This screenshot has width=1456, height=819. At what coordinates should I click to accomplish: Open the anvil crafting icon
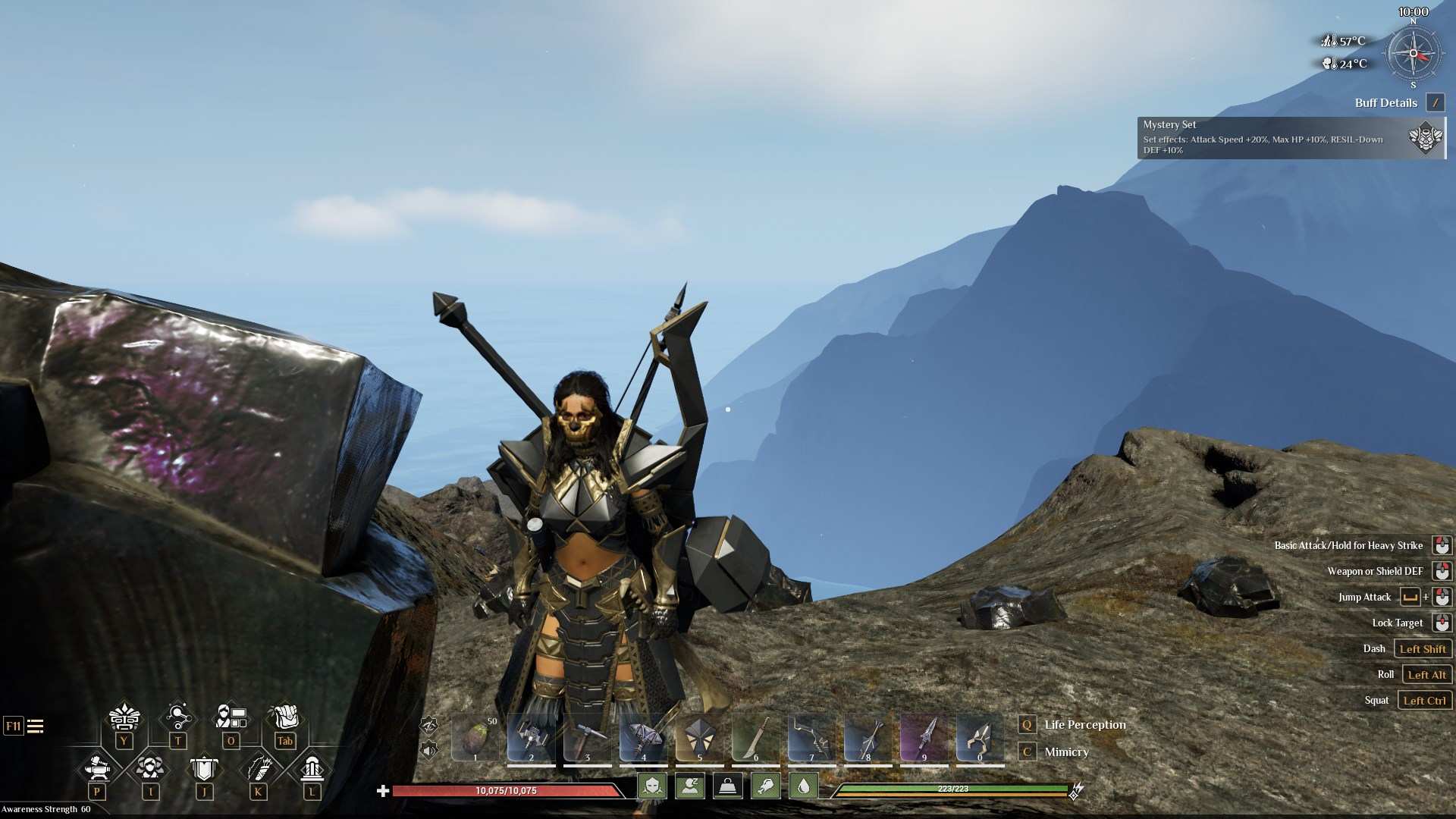[97, 768]
